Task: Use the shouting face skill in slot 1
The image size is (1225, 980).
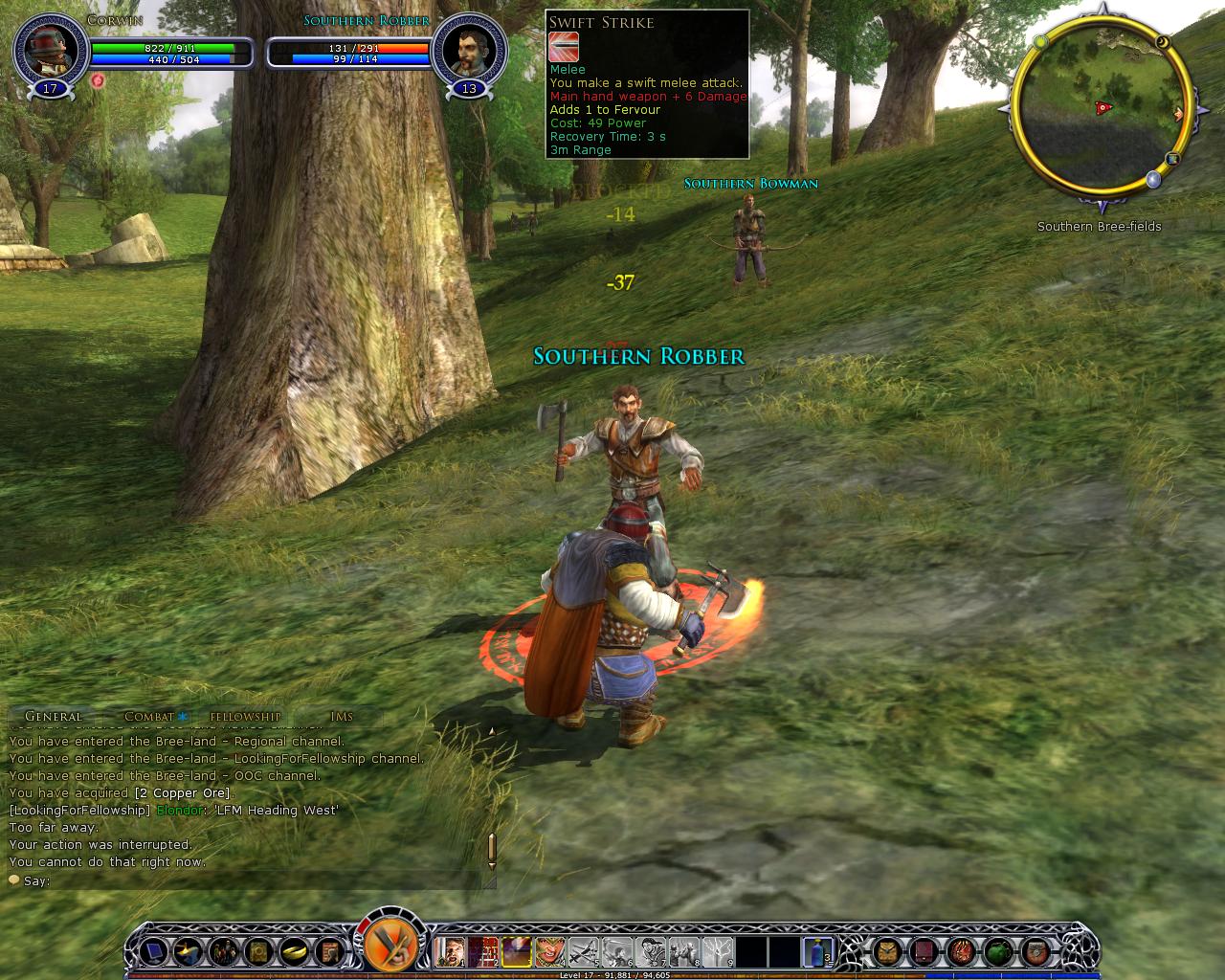Action: click(x=449, y=951)
